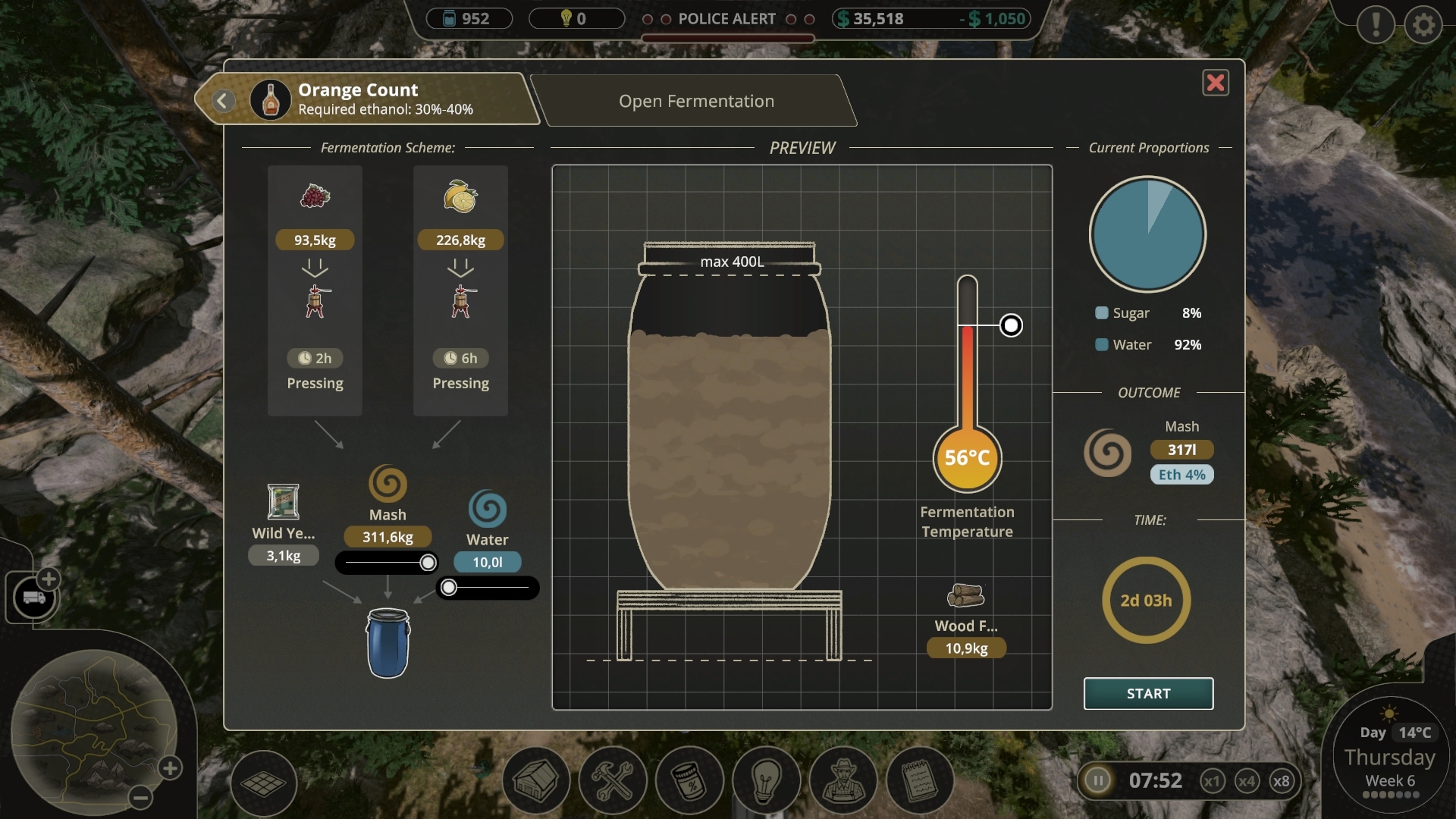Click the lightbulb ideas icon in the bottom bar

[x=766, y=780]
